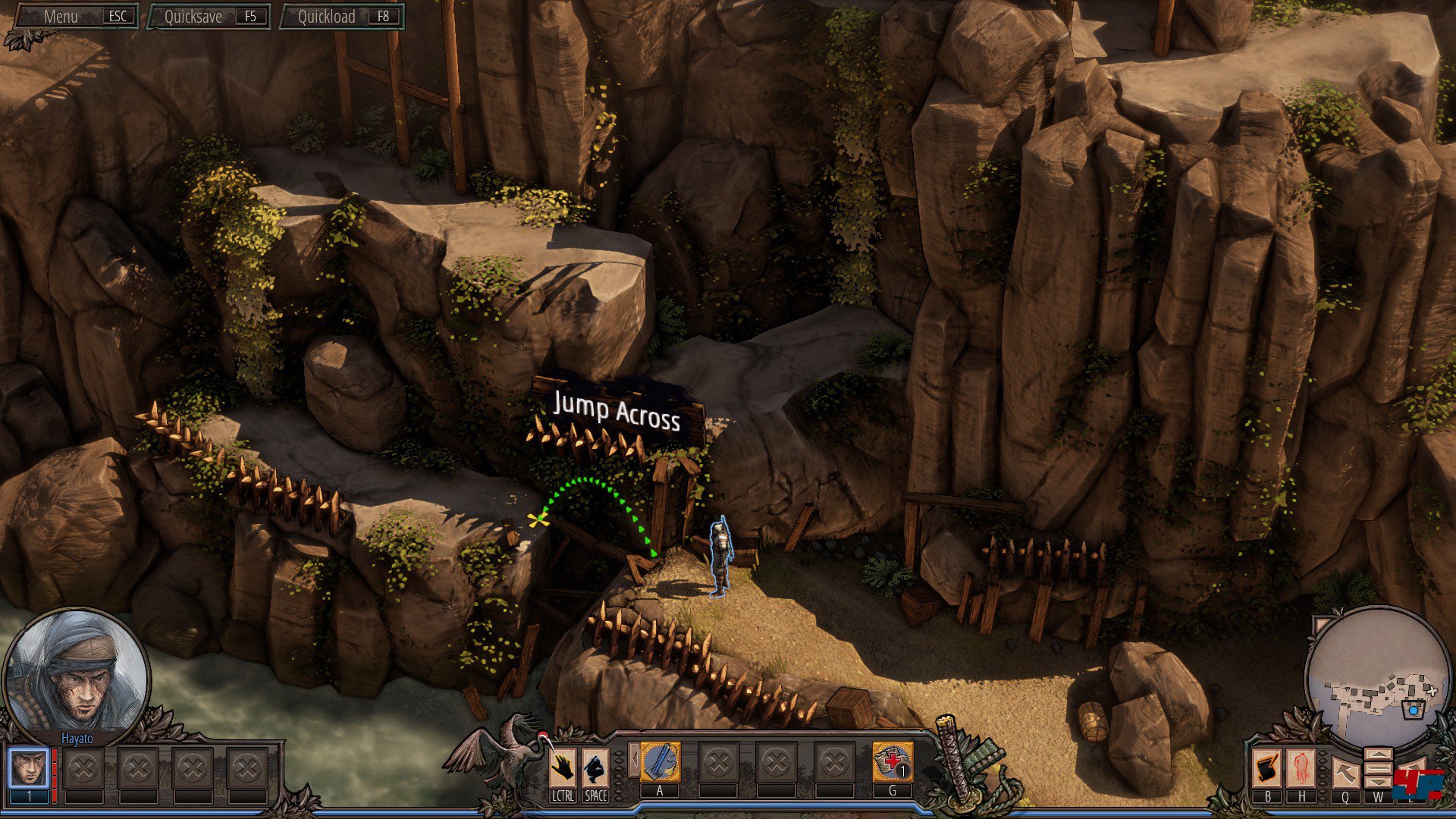The width and height of the screenshot is (1456, 819).
Task: Open the Menu button
Action: 76,16
